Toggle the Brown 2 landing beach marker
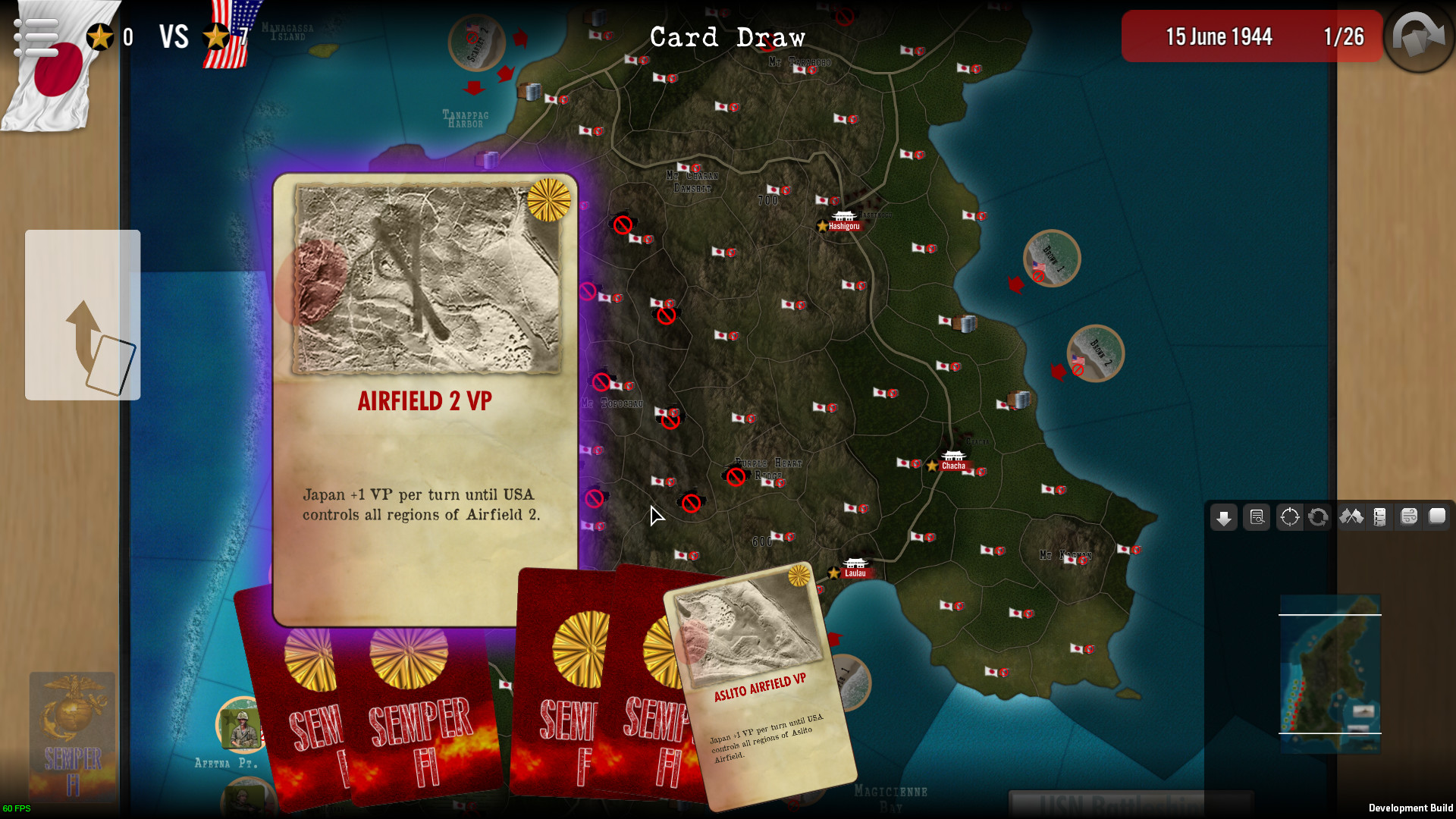The height and width of the screenshot is (819, 1456). [1095, 354]
